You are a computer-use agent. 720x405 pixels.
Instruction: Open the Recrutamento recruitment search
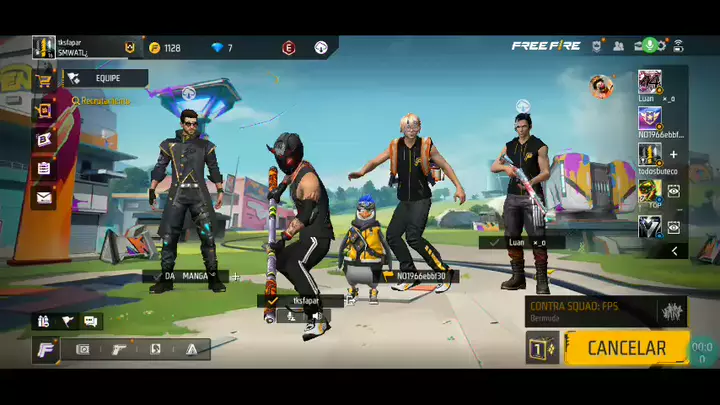(x=101, y=101)
